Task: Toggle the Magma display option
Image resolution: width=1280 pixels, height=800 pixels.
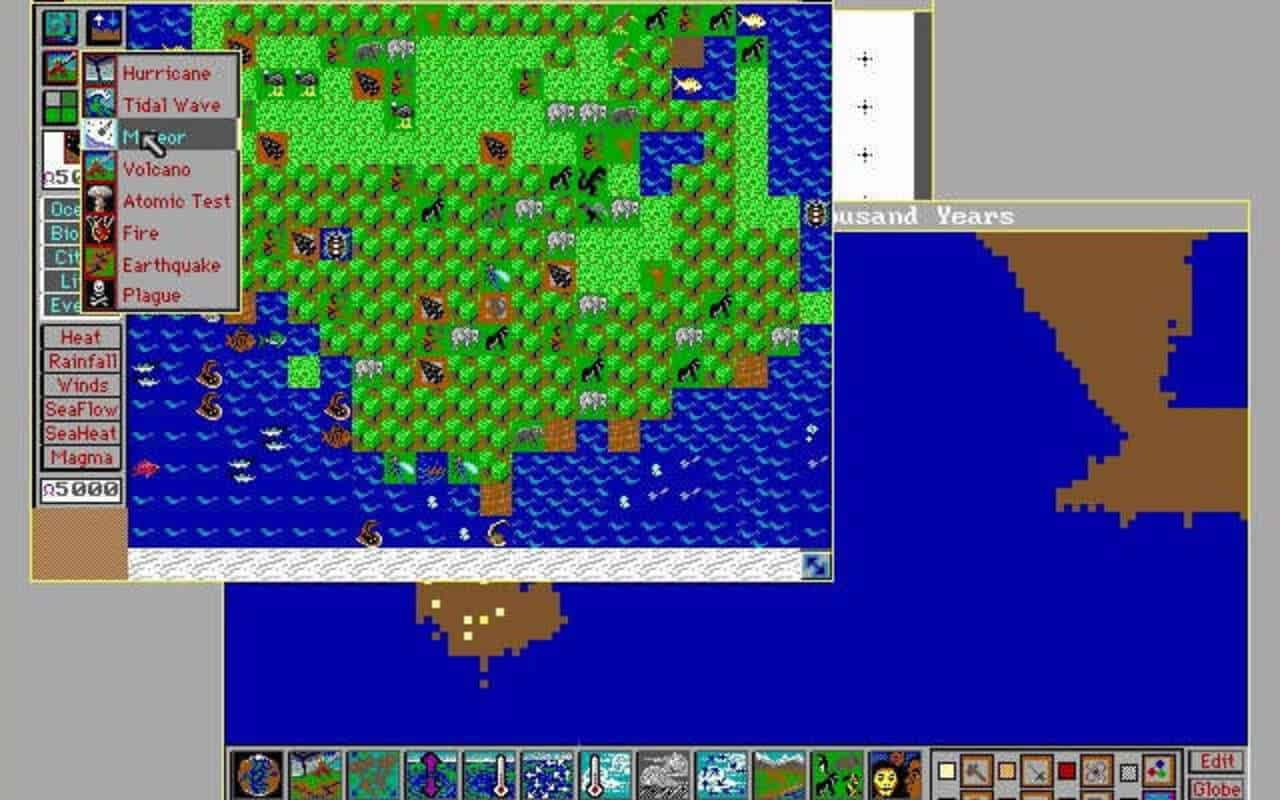Action: tap(83, 458)
